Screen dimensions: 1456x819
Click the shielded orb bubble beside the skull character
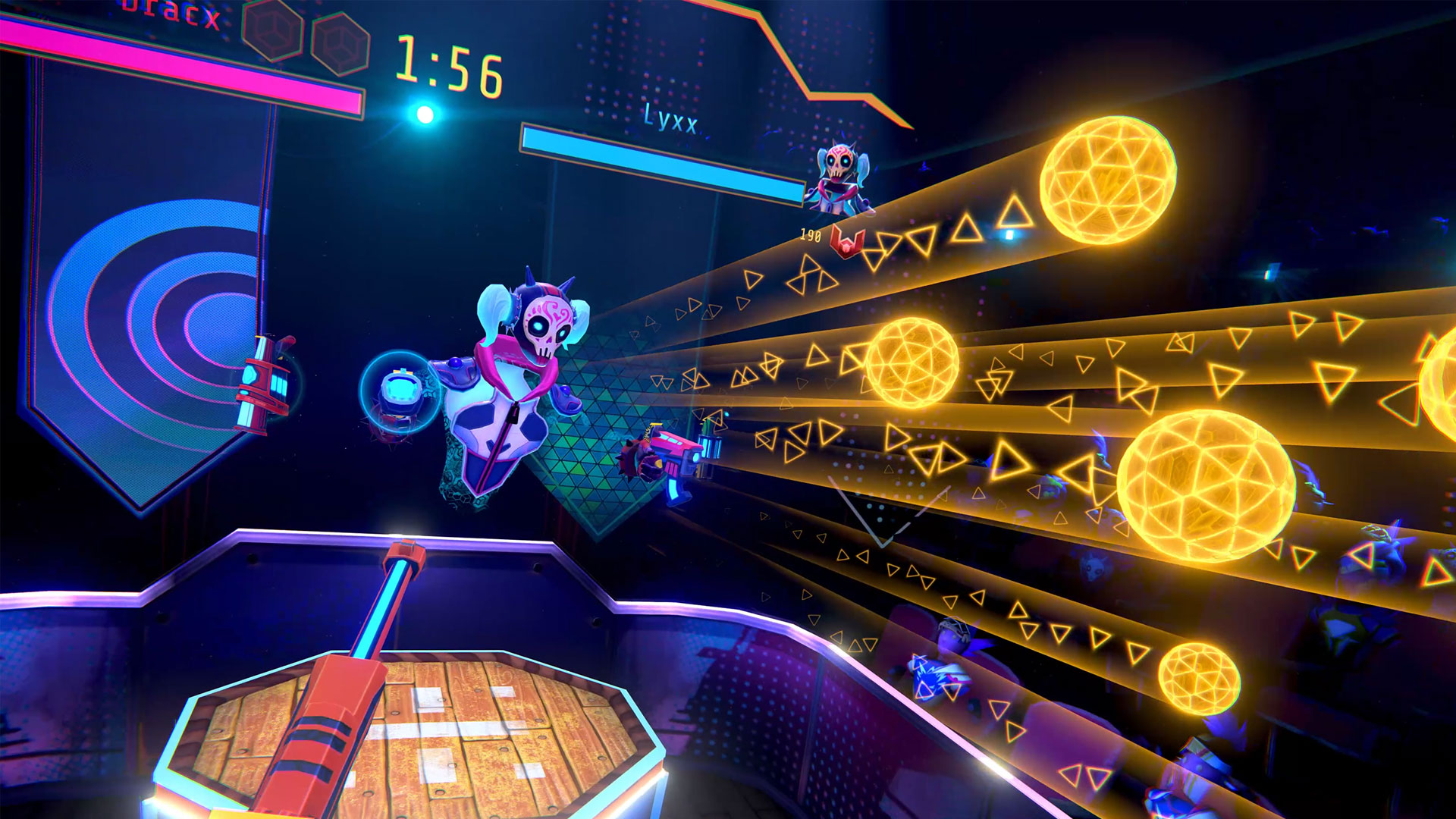point(400,390)
